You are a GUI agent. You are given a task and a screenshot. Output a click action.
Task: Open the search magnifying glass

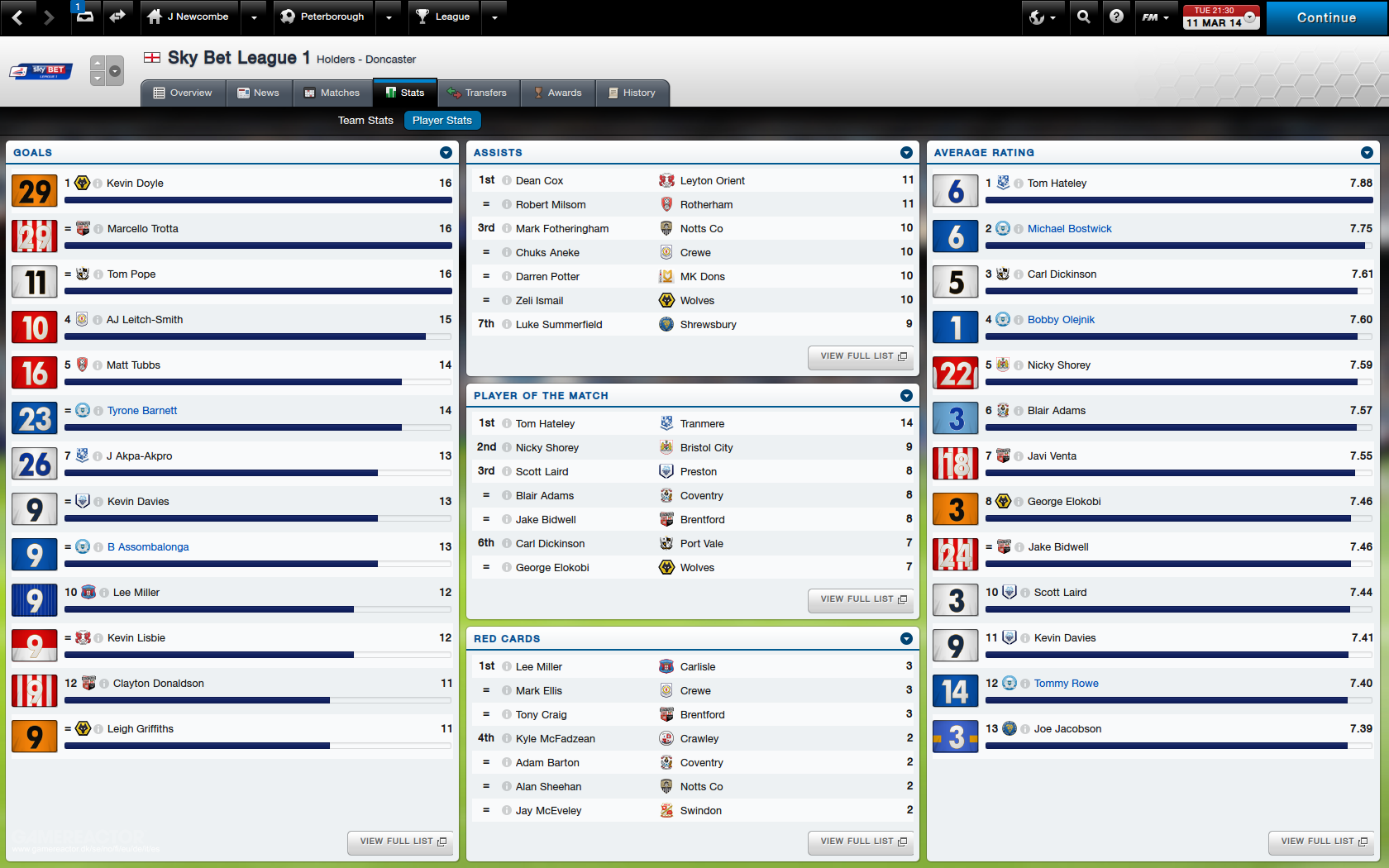pos(1085,17)
